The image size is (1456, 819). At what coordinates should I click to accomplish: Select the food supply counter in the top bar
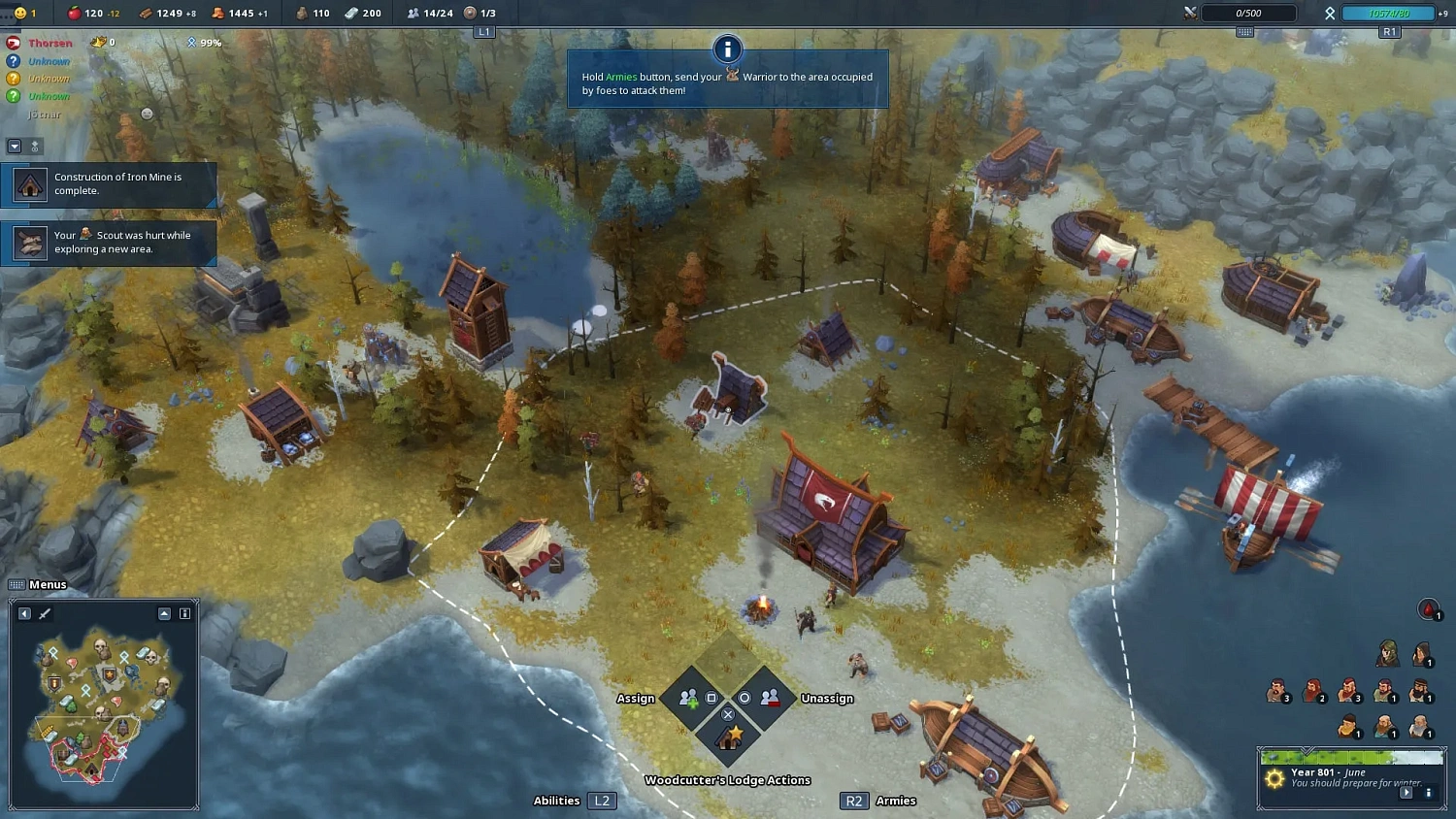[74, 13]
